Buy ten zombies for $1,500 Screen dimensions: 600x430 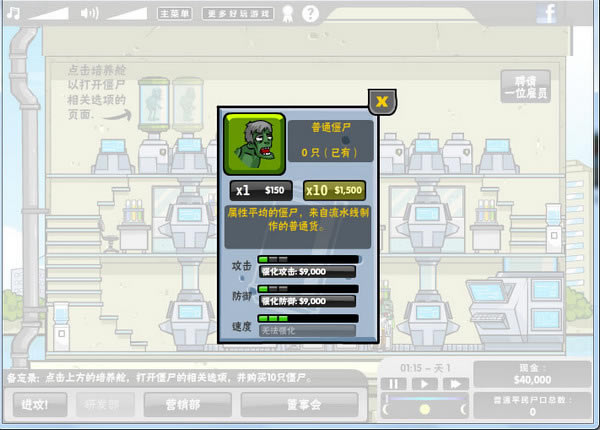tap(334, 190)
